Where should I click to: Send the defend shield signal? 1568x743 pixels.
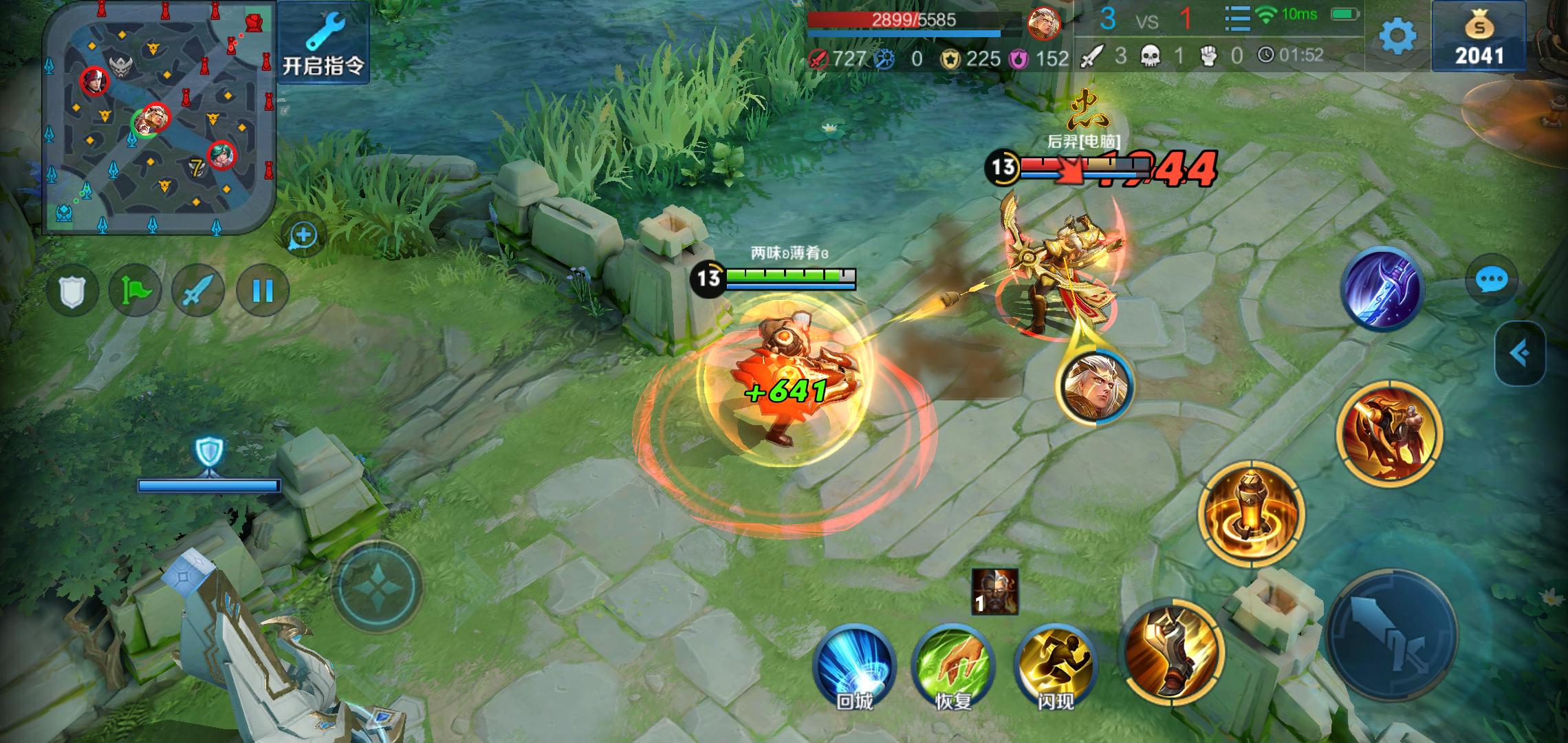coord(72,291)
